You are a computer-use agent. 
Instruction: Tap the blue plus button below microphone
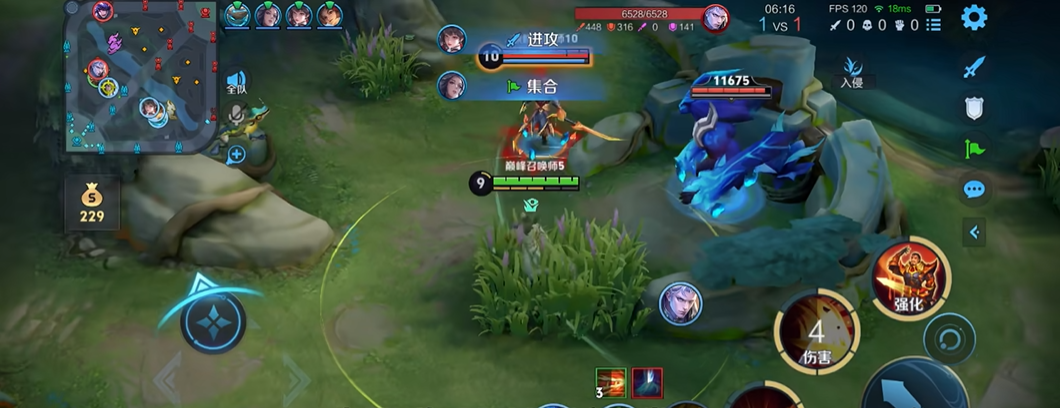point(236,154)
